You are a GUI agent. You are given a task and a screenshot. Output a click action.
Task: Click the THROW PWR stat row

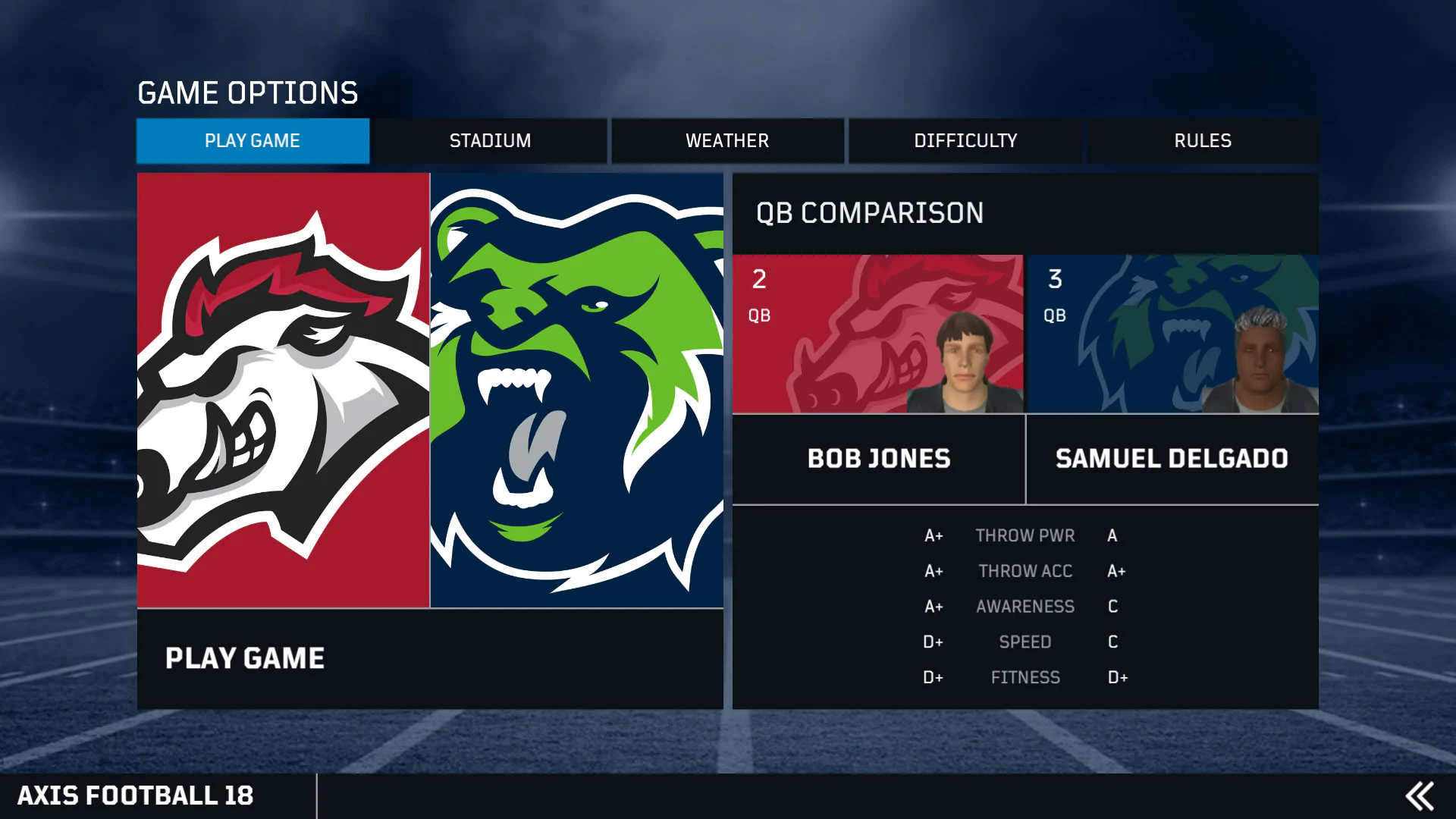tap(1025, 535)
